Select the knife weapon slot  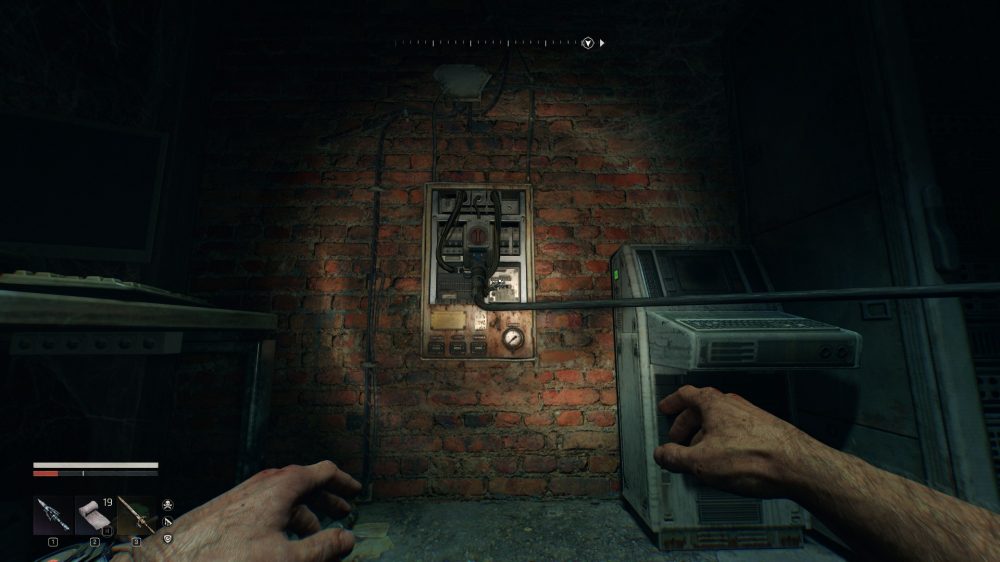[x=52, y=515]
